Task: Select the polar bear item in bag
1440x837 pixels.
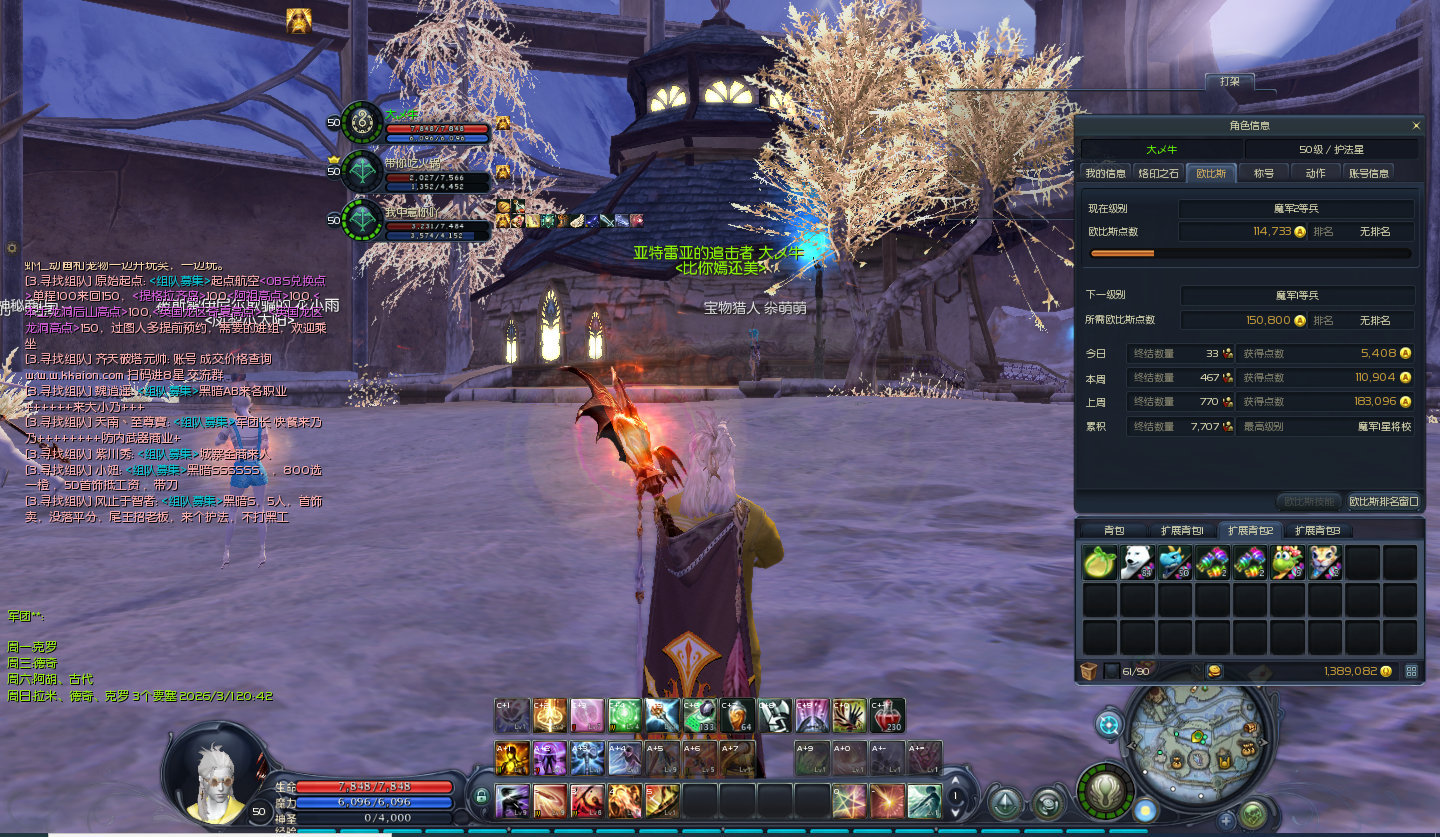Action: (x=1138, y=562)
